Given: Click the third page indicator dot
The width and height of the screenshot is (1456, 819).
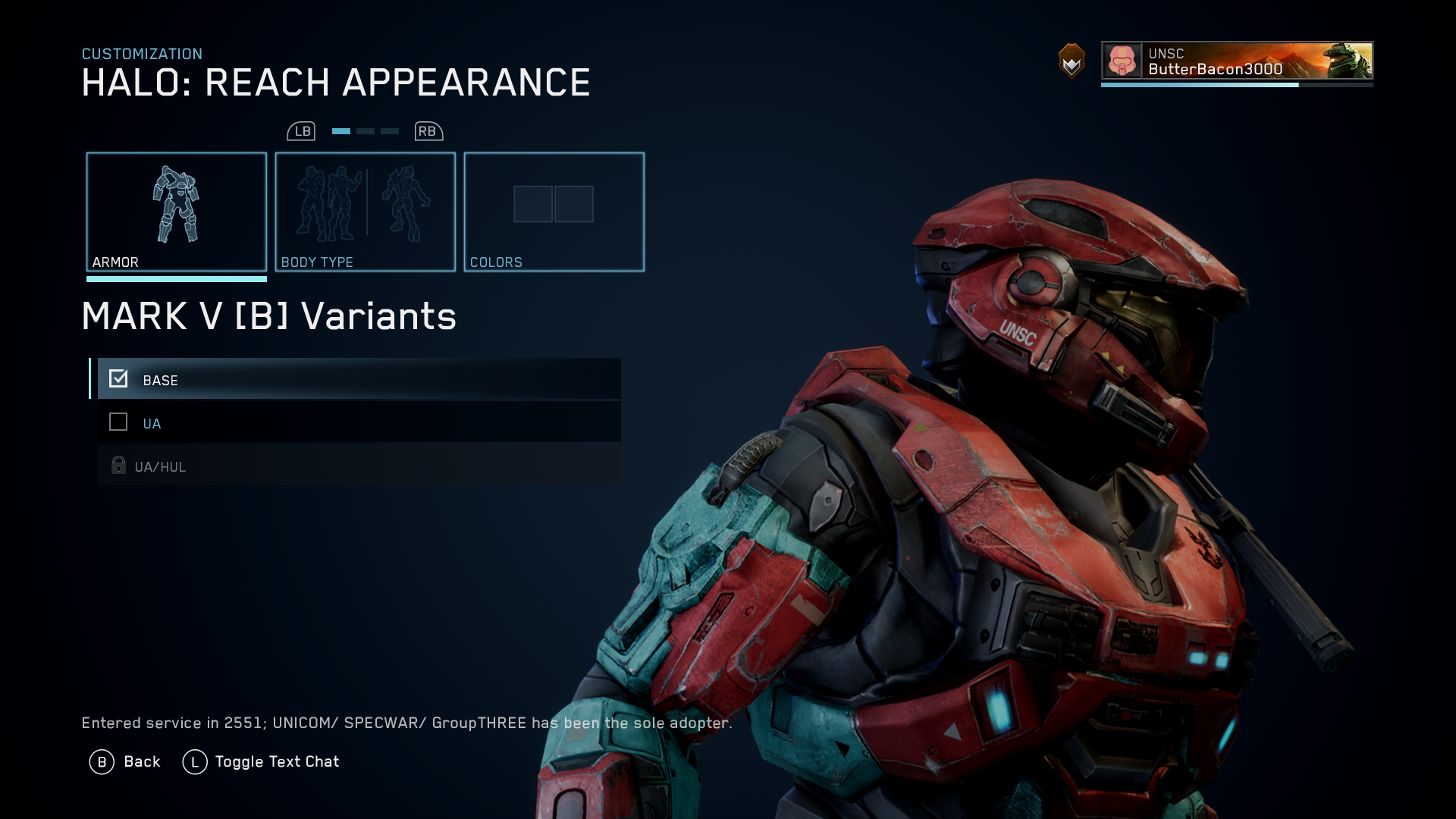Looking at the screenshot, I should tap(390, 130).
